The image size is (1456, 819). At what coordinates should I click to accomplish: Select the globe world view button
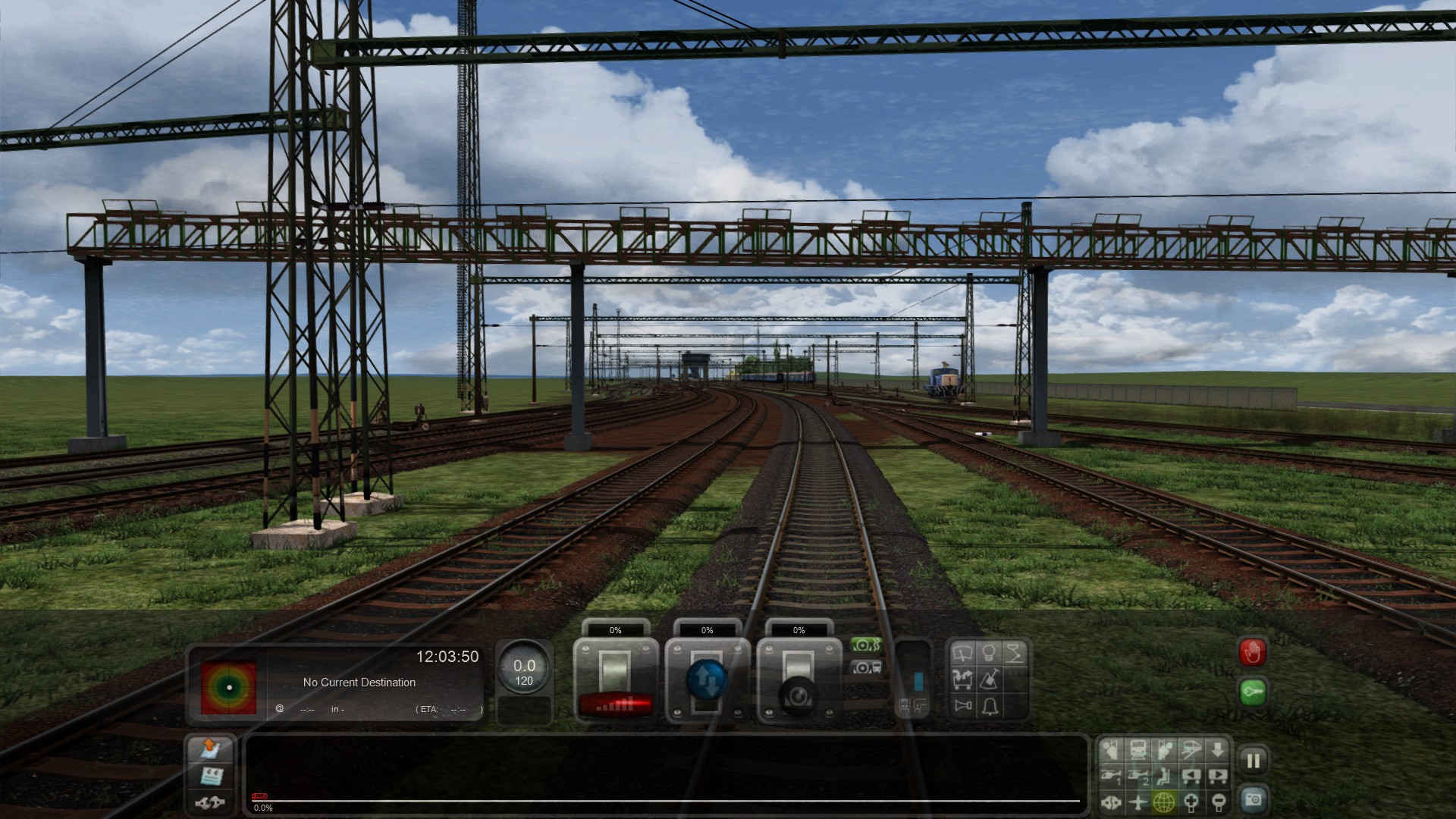[1164, 802]
